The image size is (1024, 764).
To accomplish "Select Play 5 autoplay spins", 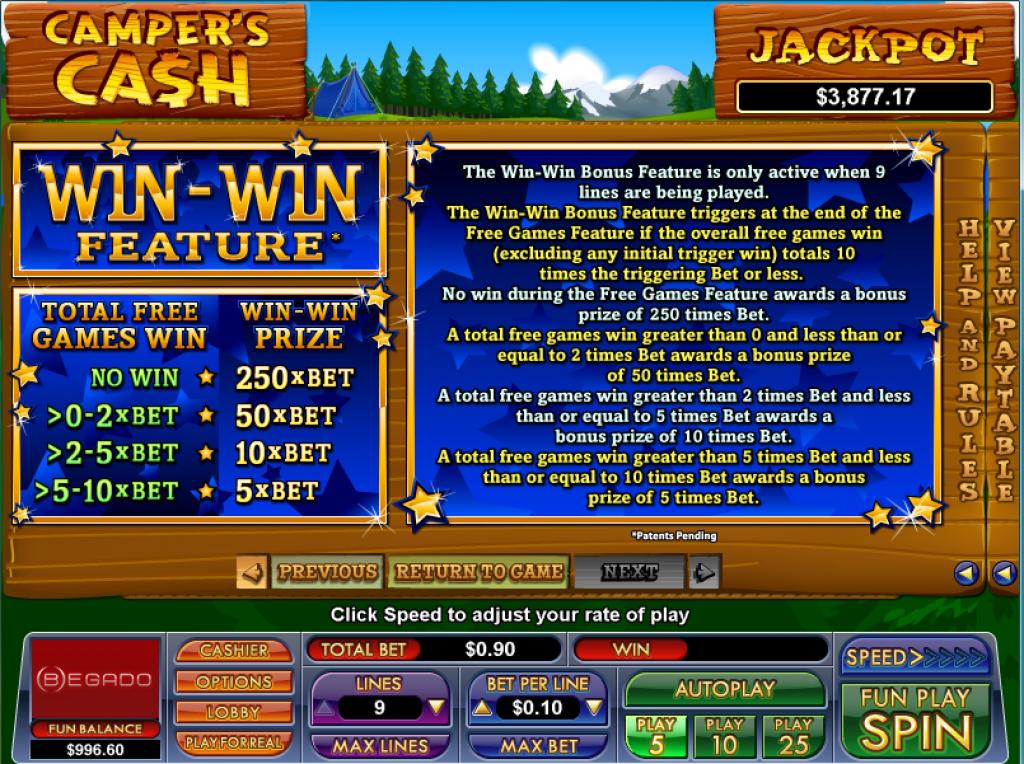I will tap(656, 735).
